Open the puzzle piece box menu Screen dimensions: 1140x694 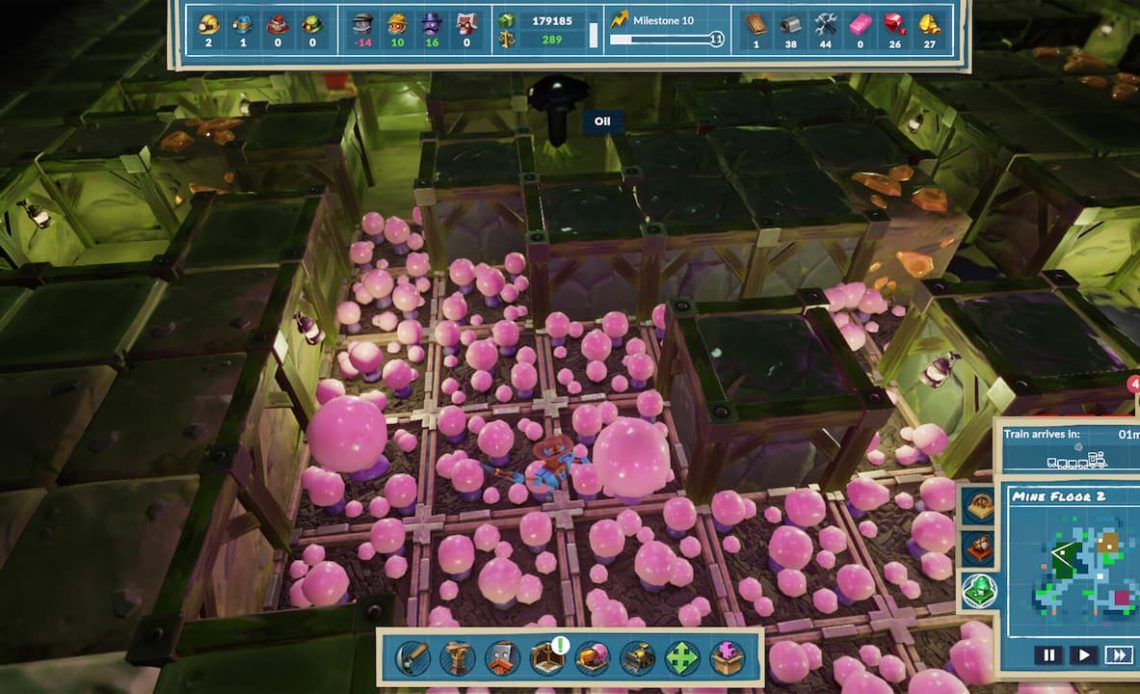728,657
